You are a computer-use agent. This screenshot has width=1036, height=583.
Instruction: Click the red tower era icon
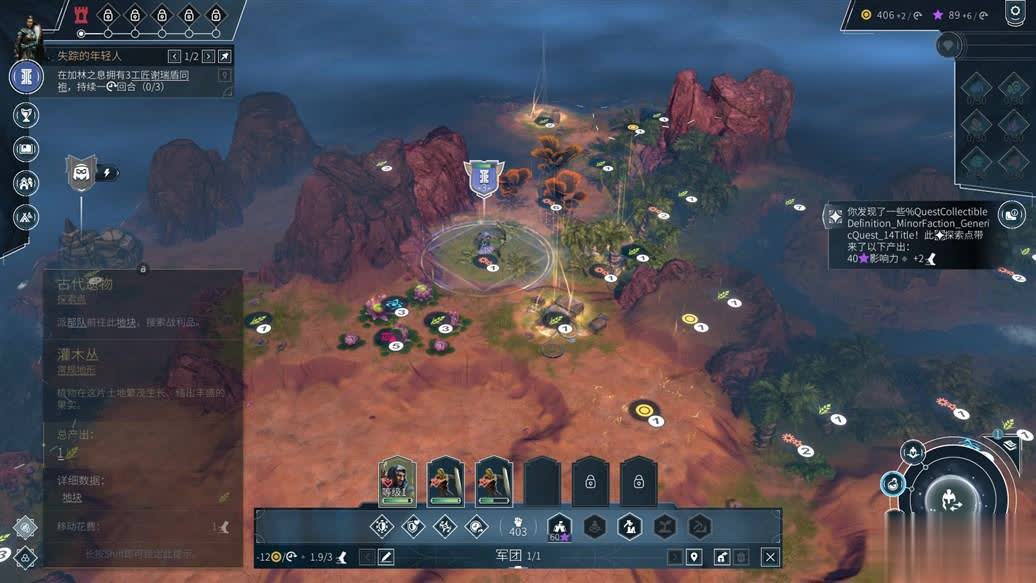coord(82,15)
